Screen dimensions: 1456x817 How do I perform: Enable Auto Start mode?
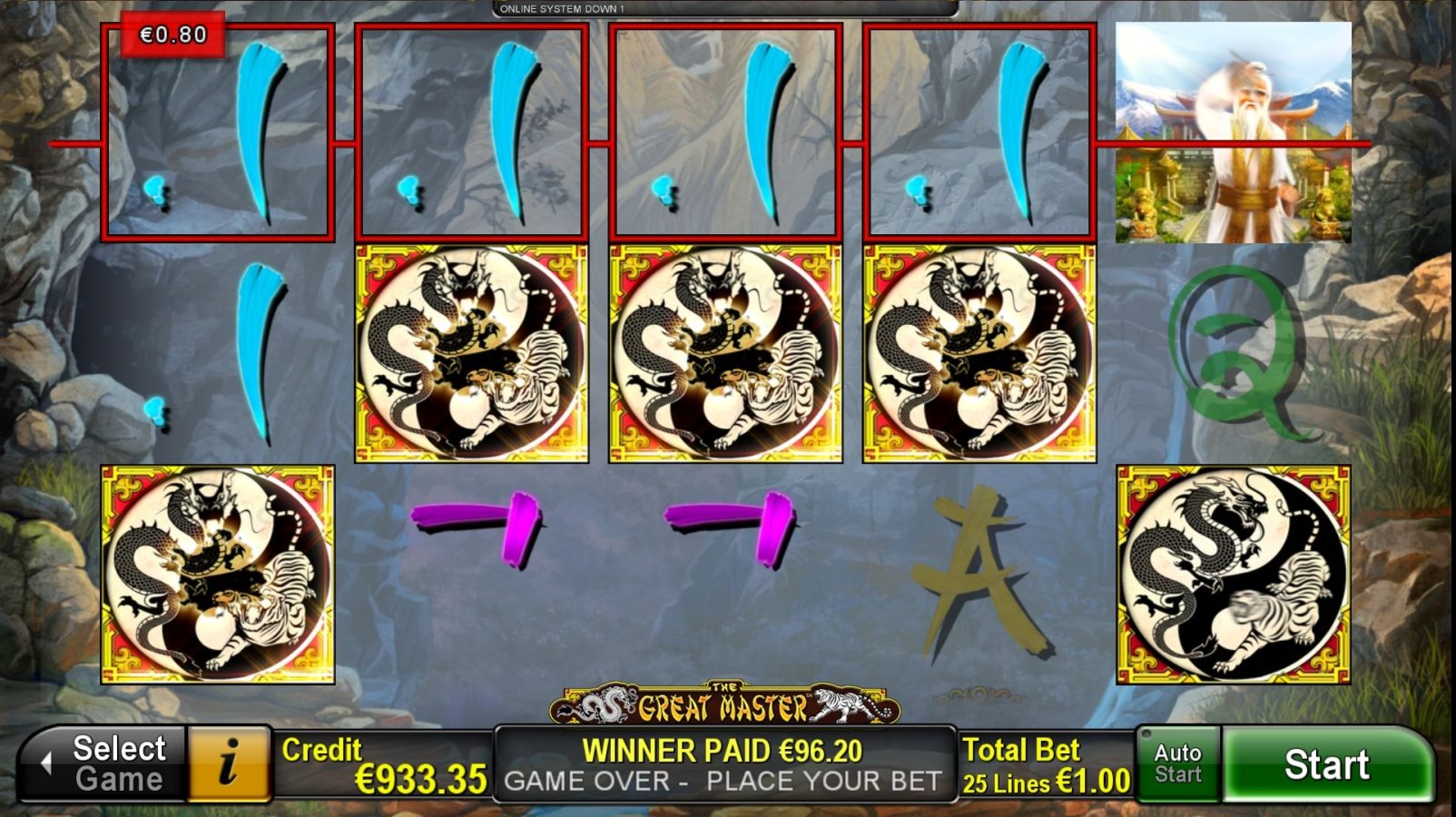[1177, 763]
